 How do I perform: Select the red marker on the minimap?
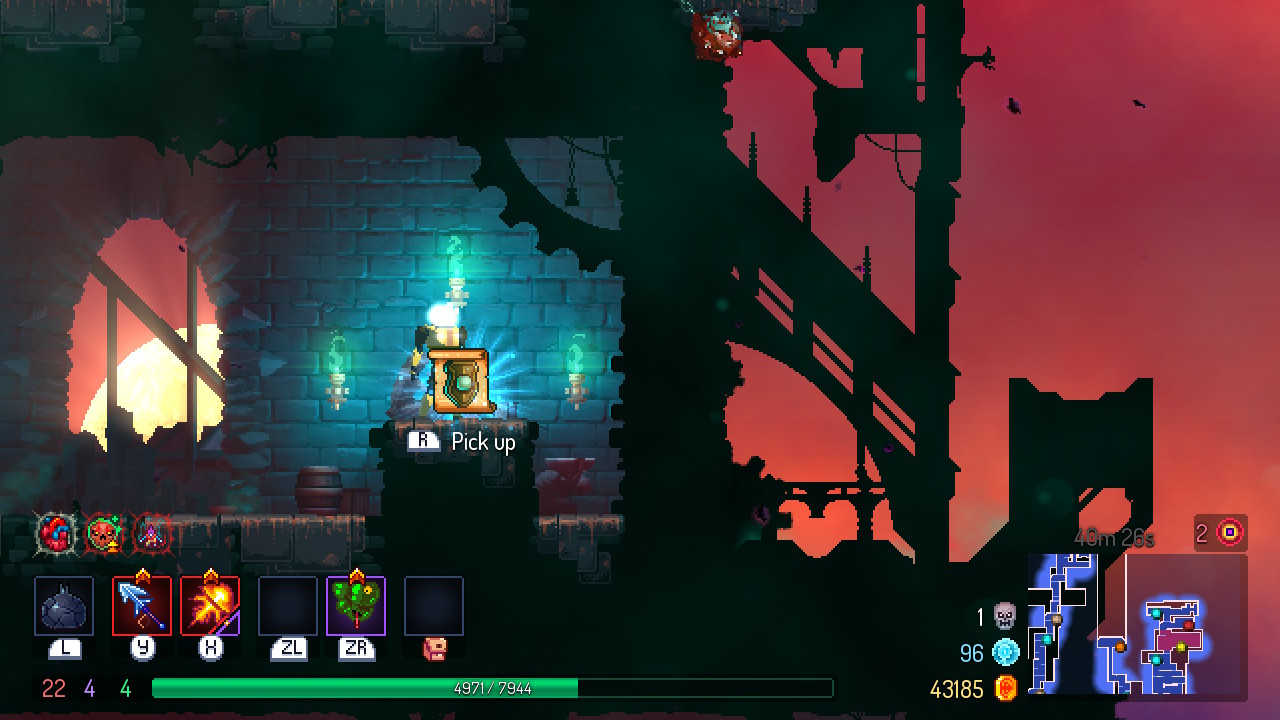tap(1189, 625)
